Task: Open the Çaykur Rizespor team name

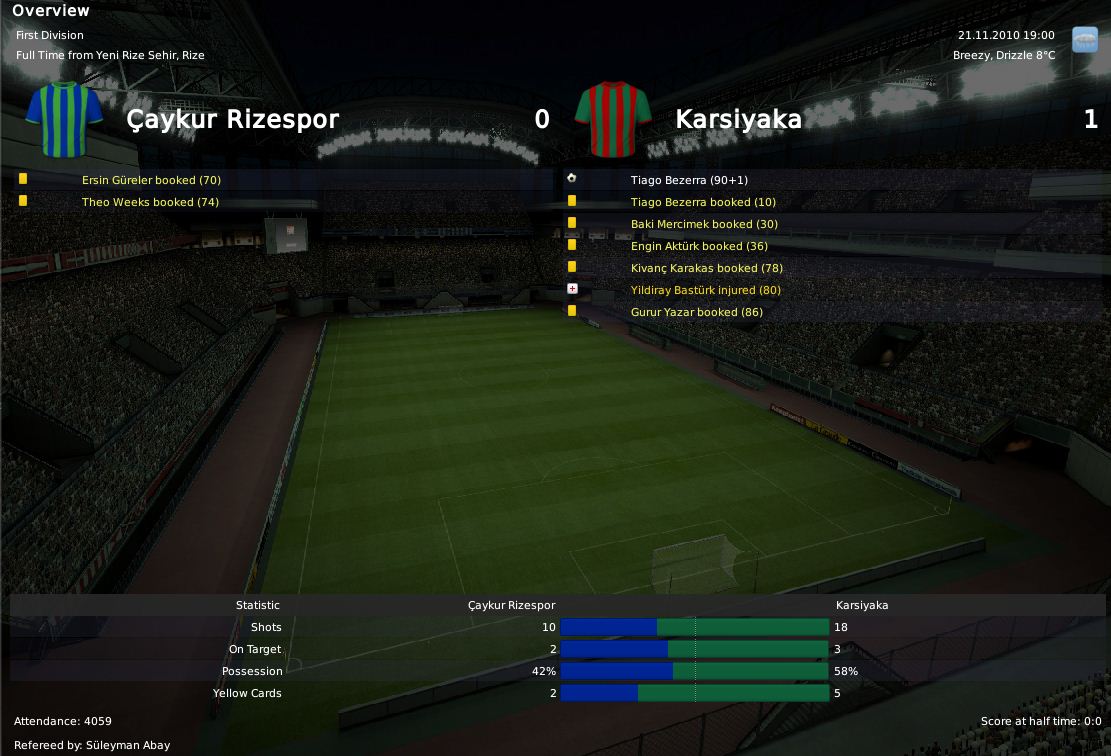Action: pos(232,120)
